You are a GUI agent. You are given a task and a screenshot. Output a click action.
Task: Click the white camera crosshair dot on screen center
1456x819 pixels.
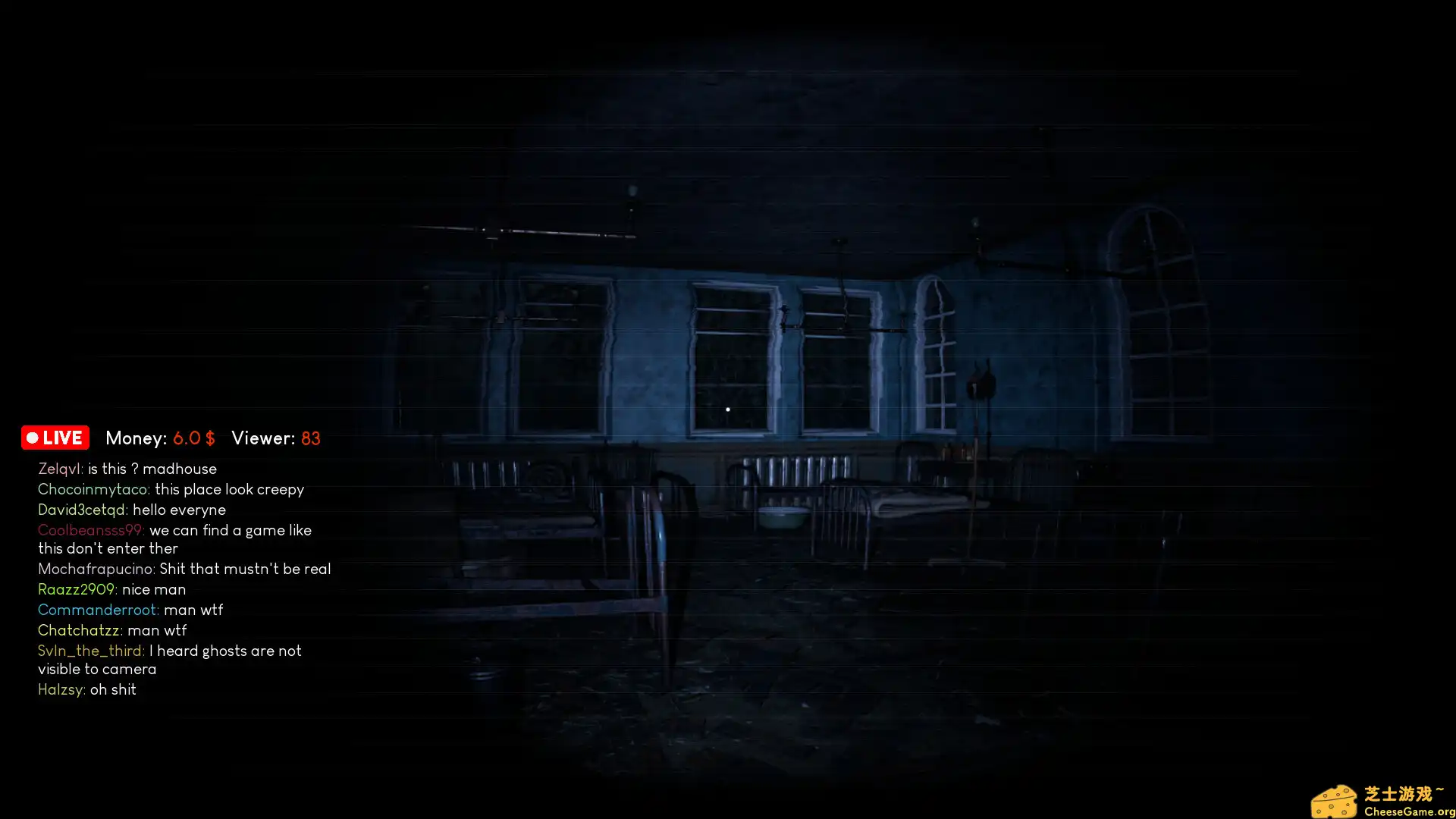[x=727, y=409]
